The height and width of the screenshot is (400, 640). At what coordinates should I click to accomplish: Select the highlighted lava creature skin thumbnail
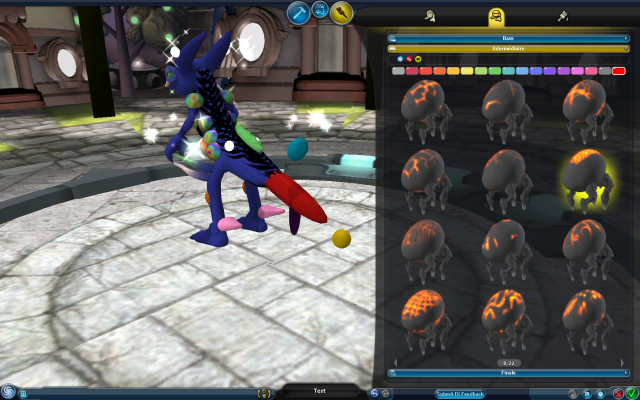(590, 180)
